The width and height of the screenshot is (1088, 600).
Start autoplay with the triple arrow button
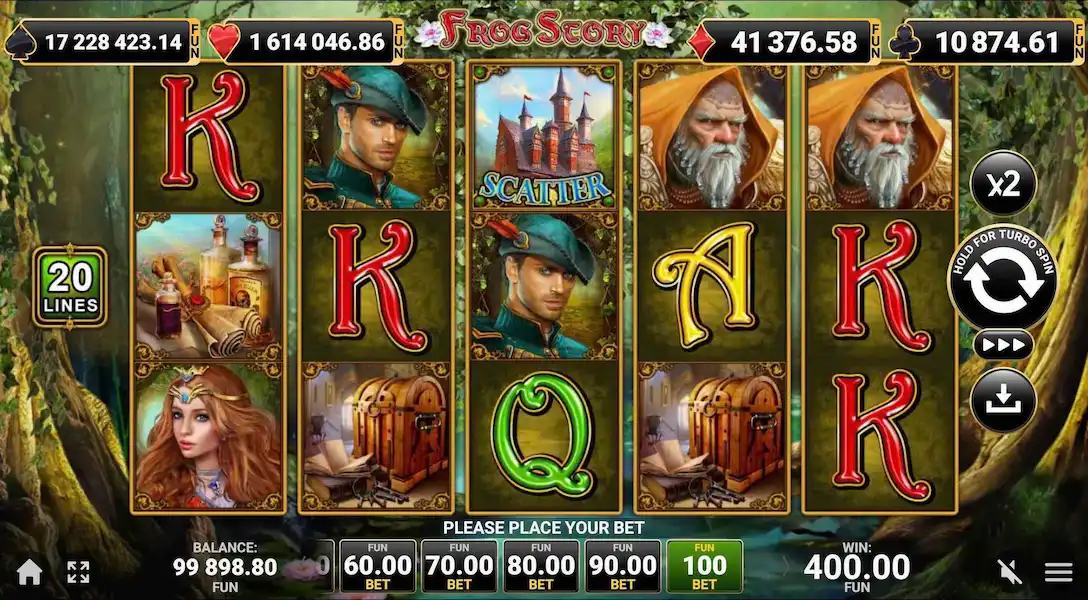1002,345
